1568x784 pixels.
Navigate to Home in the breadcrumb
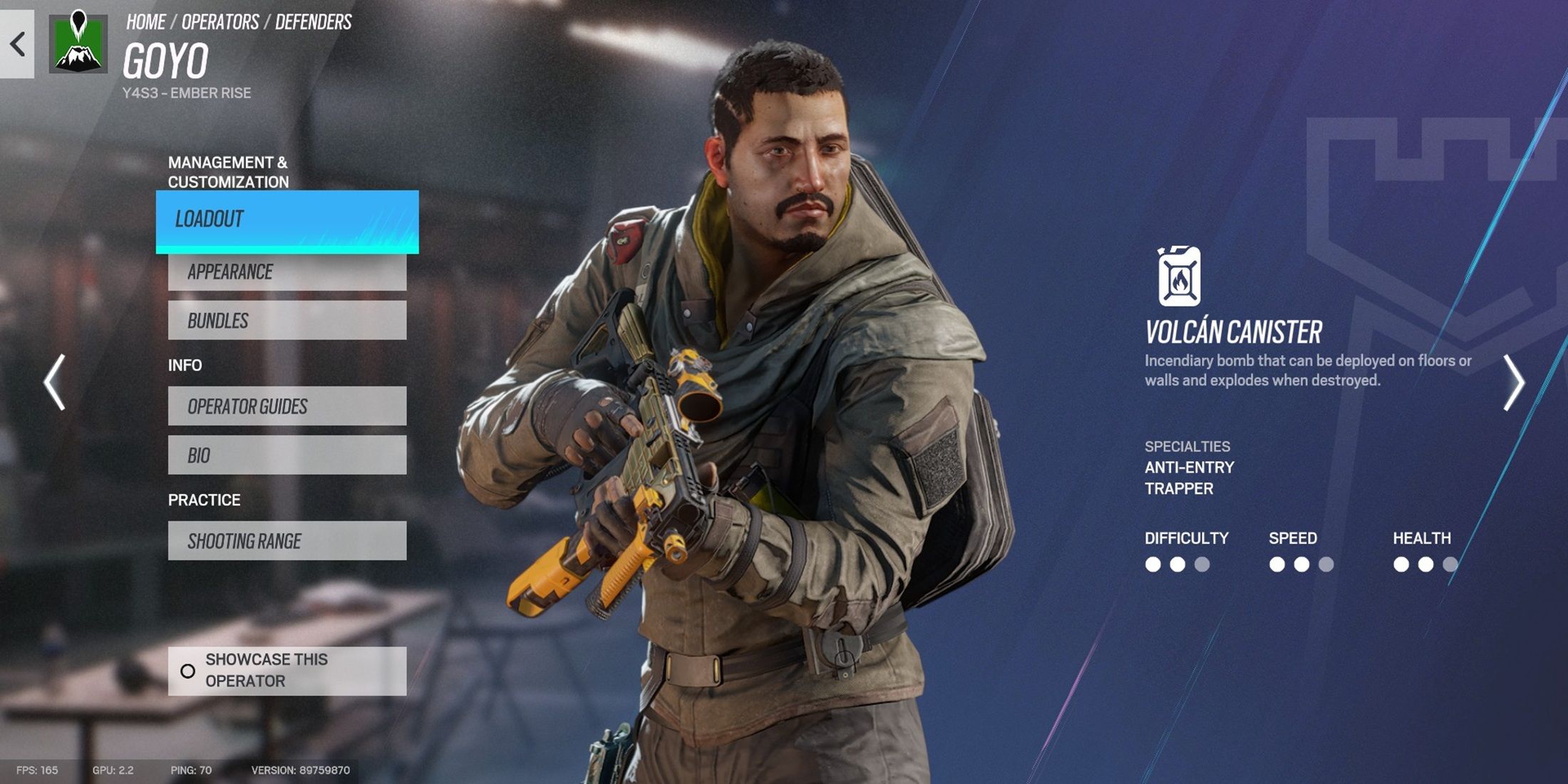click(x=146, y=22)
